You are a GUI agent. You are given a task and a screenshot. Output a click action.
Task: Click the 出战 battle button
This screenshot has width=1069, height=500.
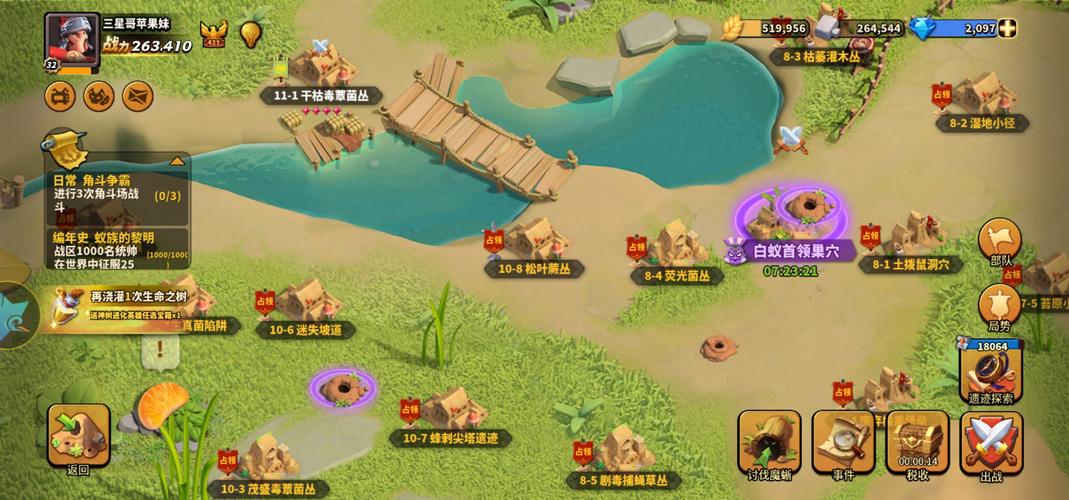point(991,440)
